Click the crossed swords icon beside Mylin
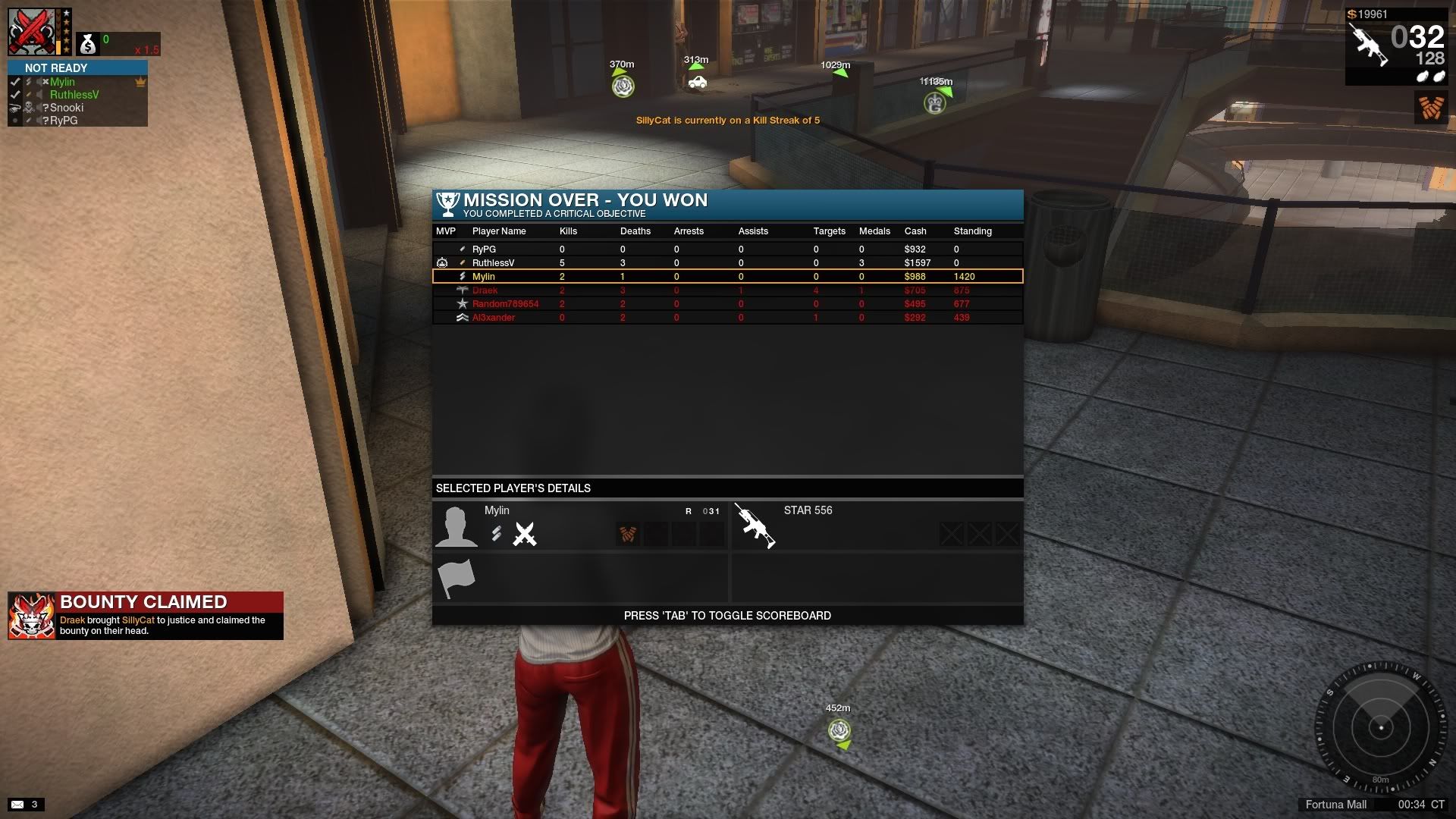The width and height of the screenshot is (1456, 819). coord(524,534)
